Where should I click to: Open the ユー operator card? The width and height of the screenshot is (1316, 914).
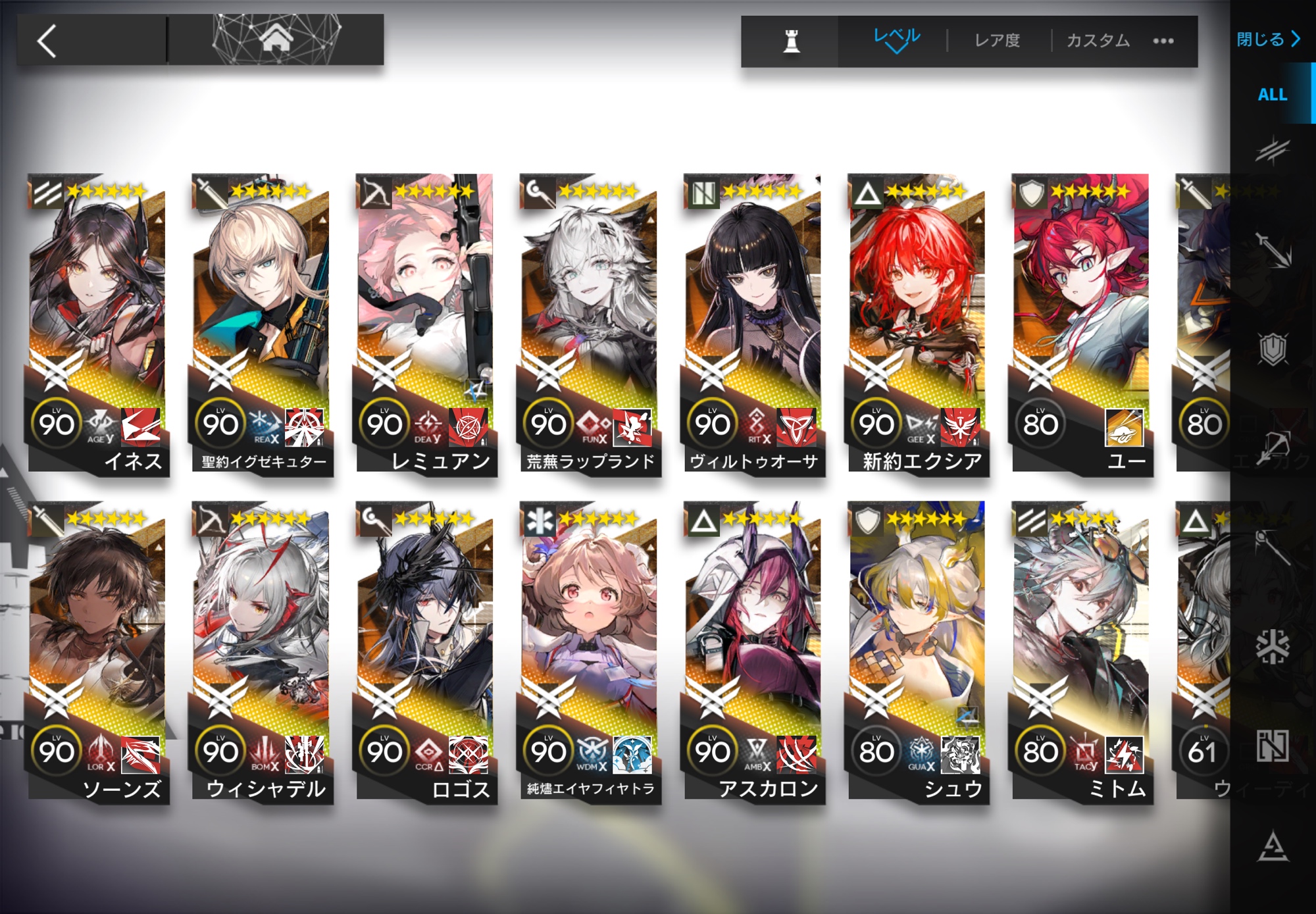1080,322
